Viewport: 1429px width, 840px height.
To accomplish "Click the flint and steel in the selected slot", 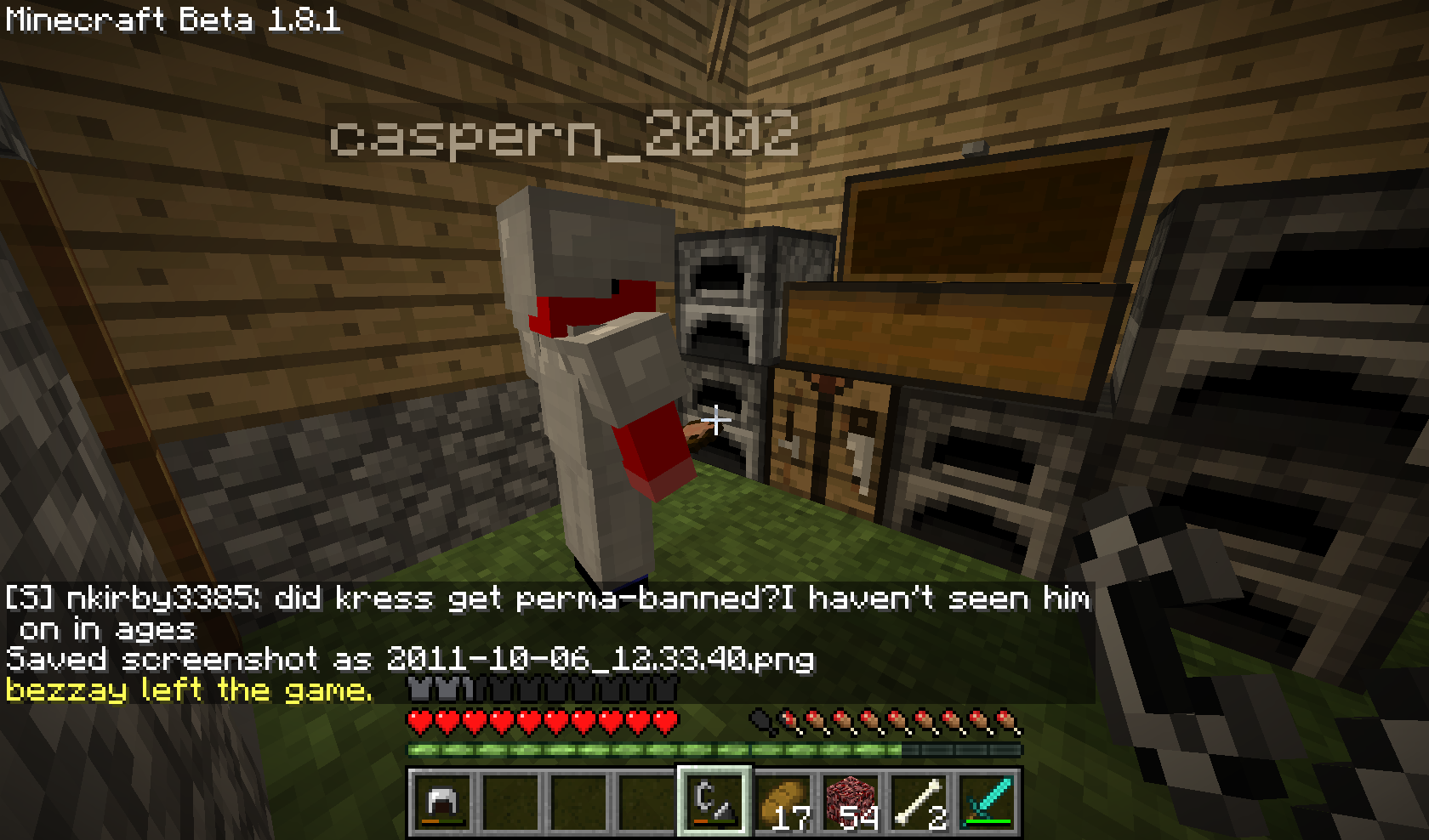I will coord(717,801).
